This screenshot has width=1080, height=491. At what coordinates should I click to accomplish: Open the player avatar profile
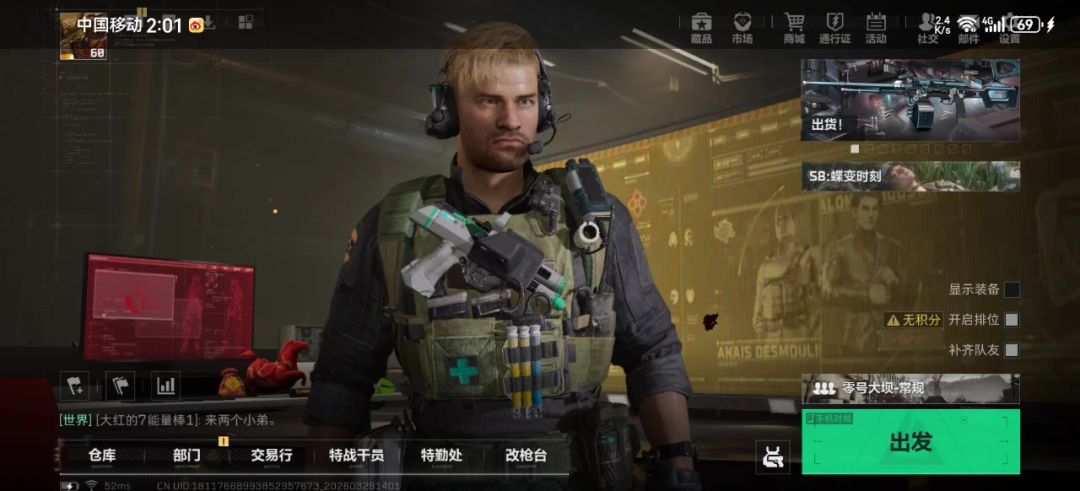[x=83, y=36]
